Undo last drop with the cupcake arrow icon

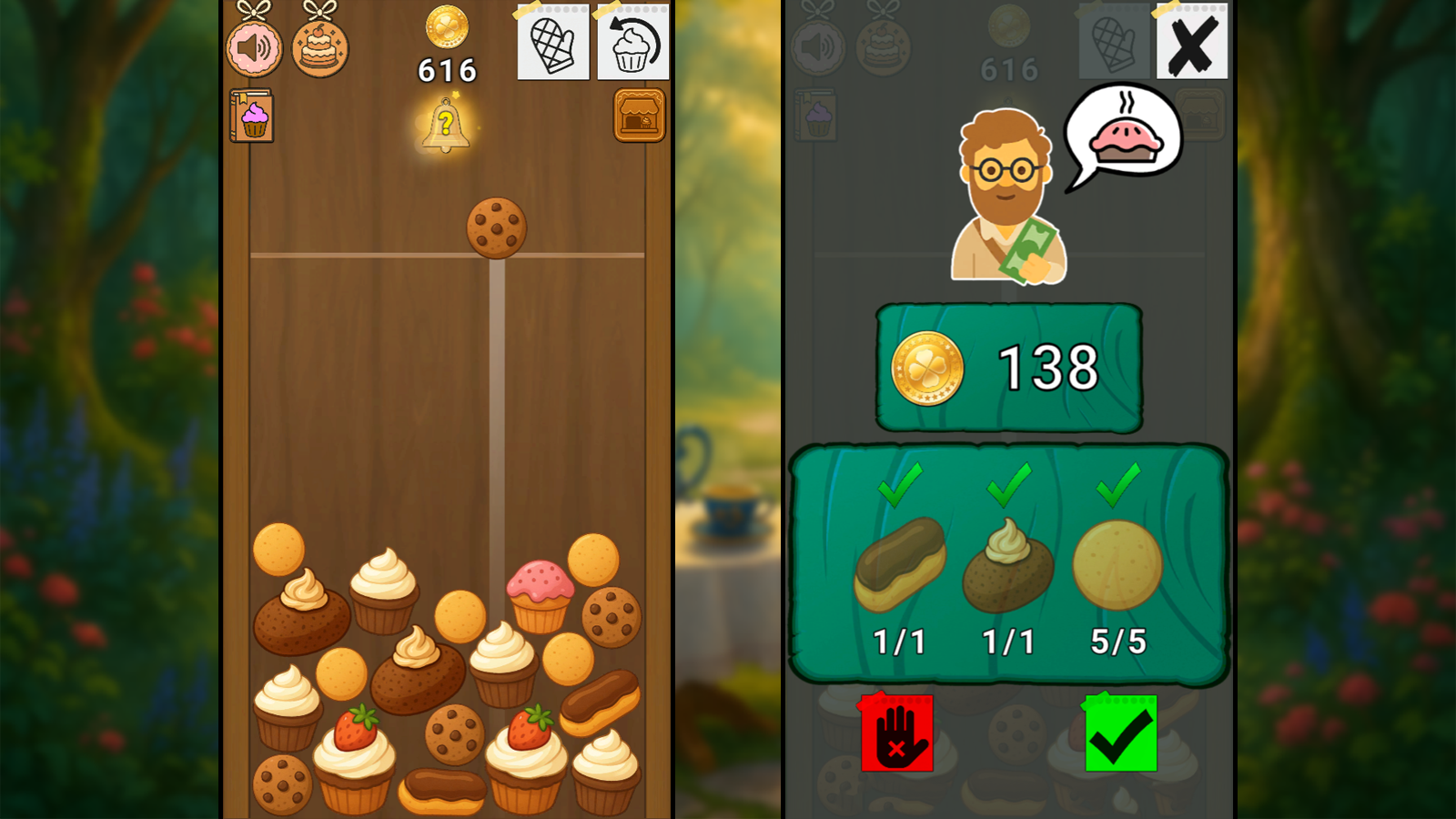click(x=632, y=44)
